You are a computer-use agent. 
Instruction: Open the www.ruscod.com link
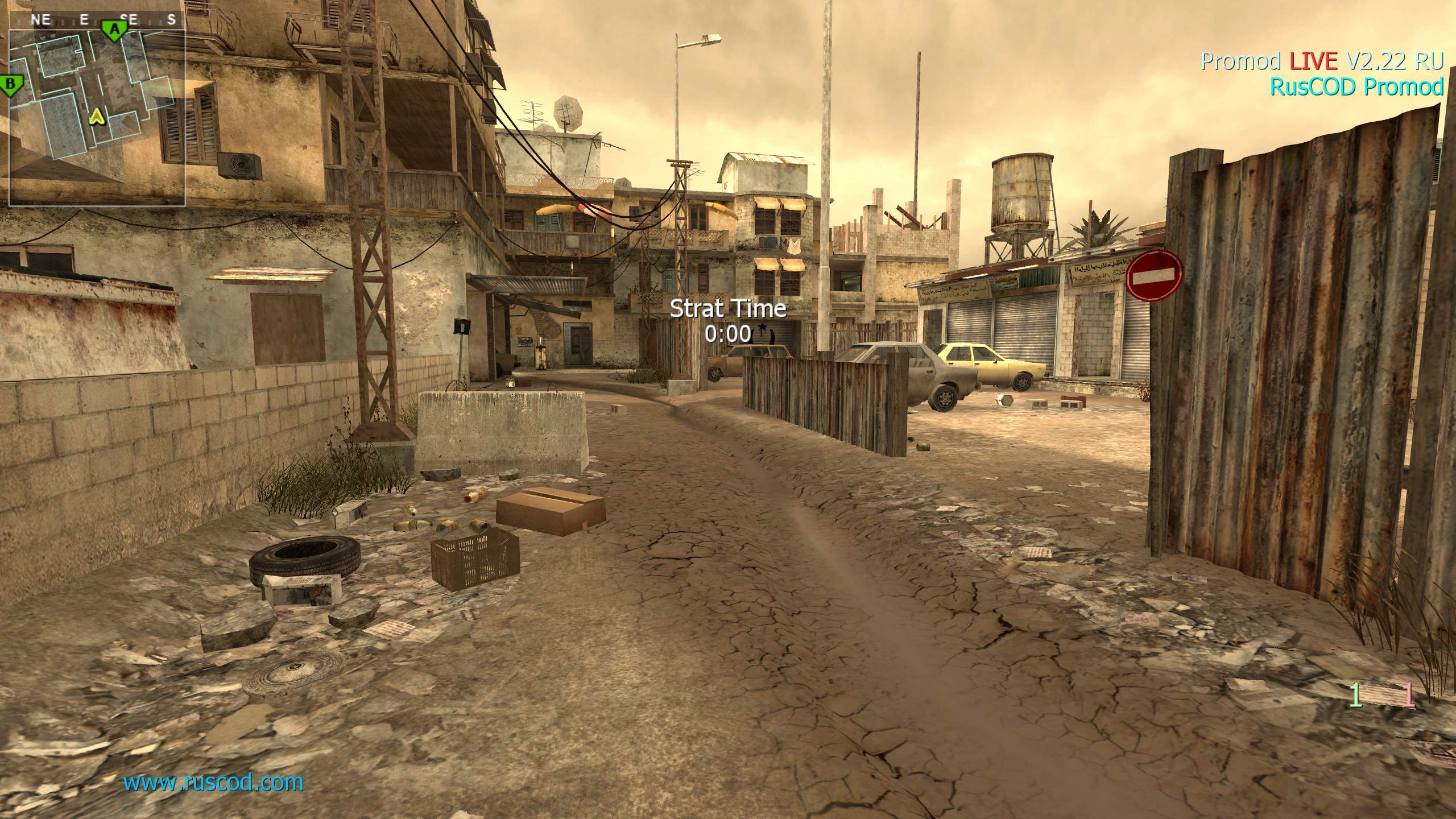(213, 783)
